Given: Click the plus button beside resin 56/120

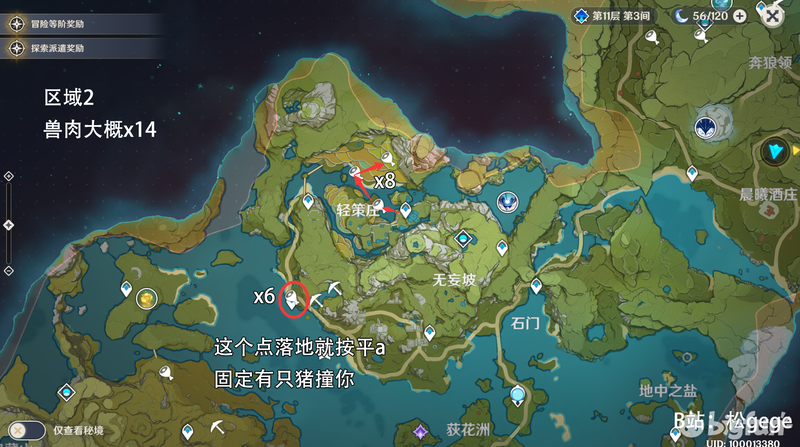Looking at the screenshot, I should coord(740,16).
